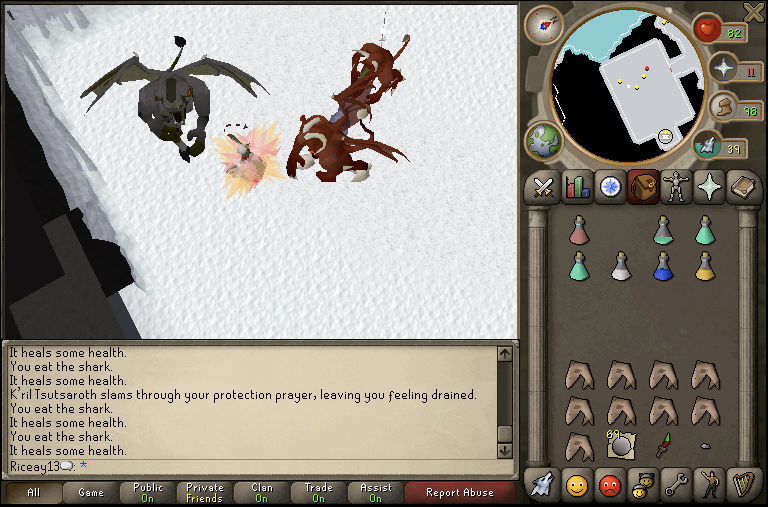Activate quick prayers from the prayer orb
Viewport: 768px width, 507px height.
(725, 70)
